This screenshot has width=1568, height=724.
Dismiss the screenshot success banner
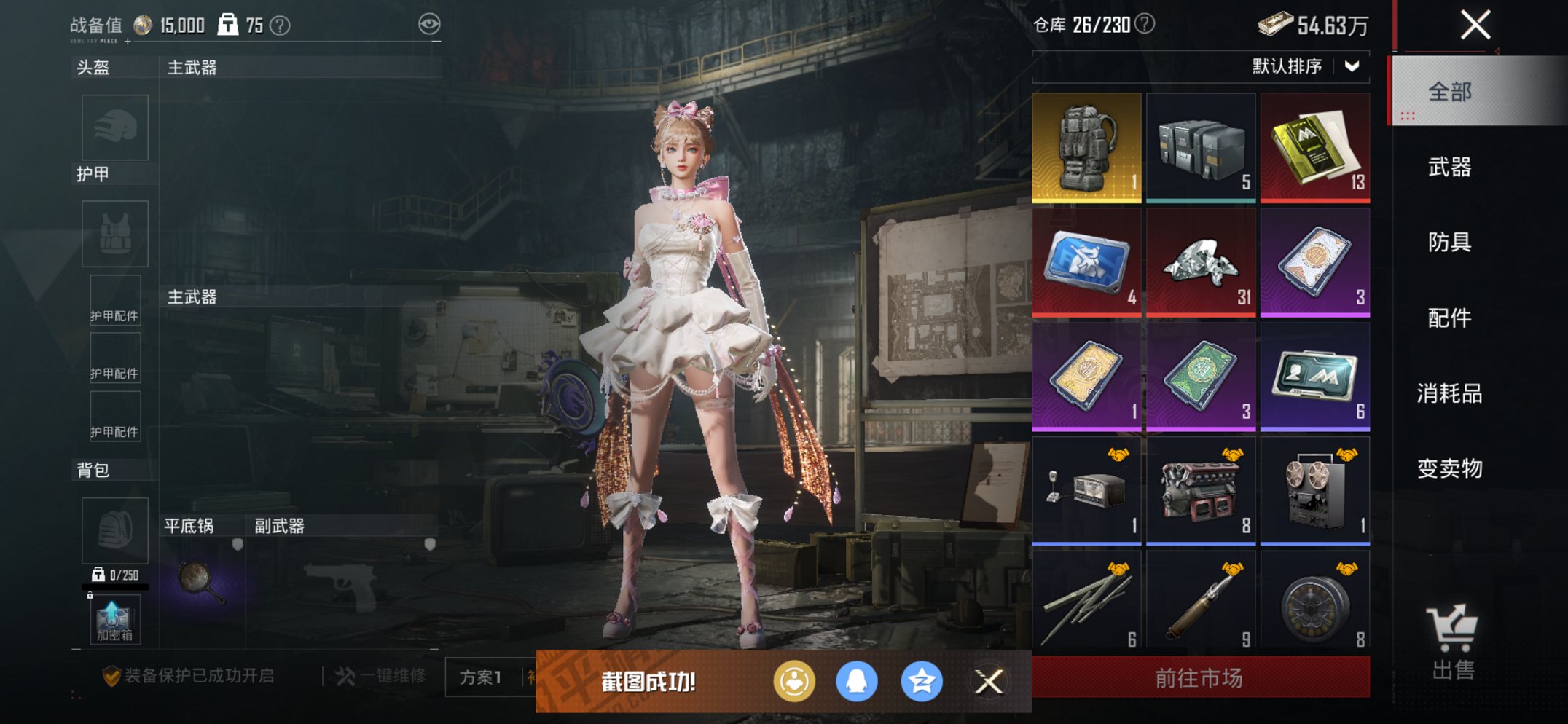989,682
